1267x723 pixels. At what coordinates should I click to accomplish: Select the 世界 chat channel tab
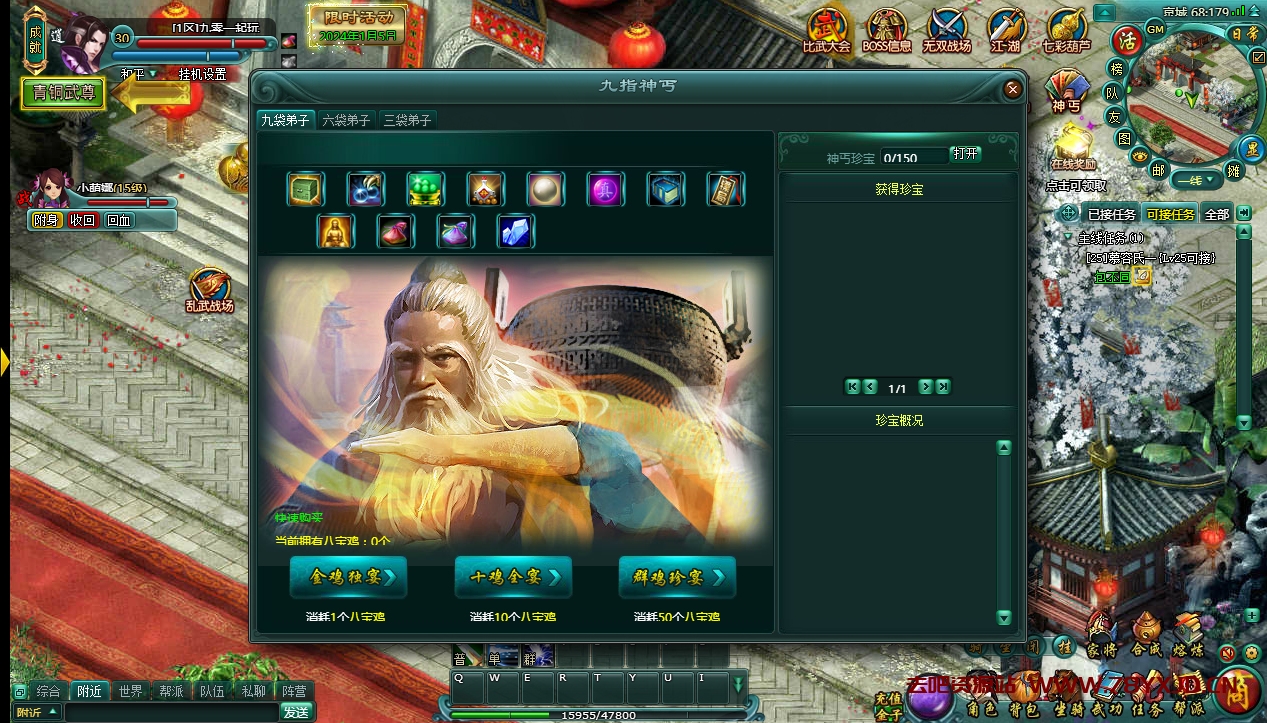point(130,691)
